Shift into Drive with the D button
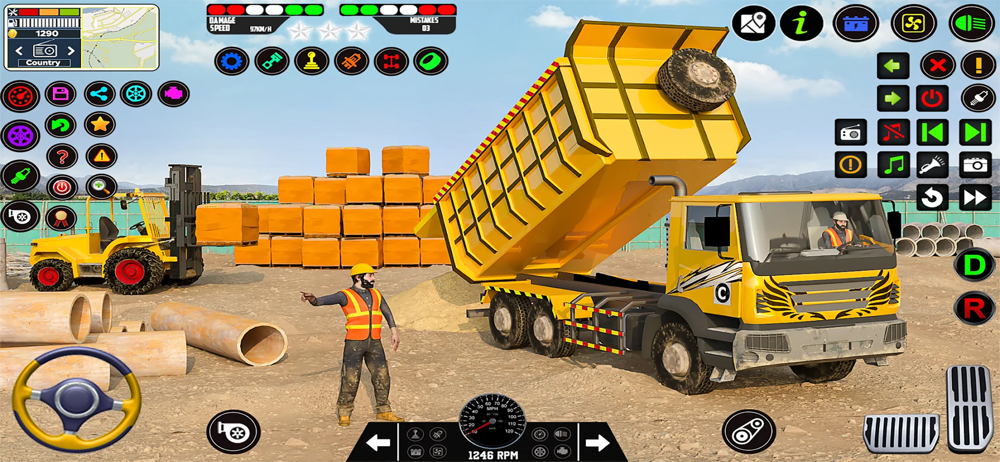This screenshot has height=462, width=1000. click(973, 264)
